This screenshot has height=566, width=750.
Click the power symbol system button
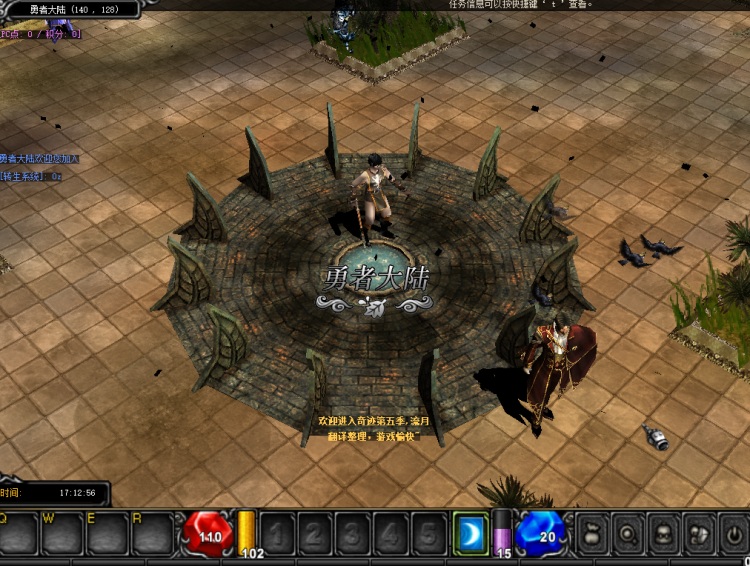point(734,534)
